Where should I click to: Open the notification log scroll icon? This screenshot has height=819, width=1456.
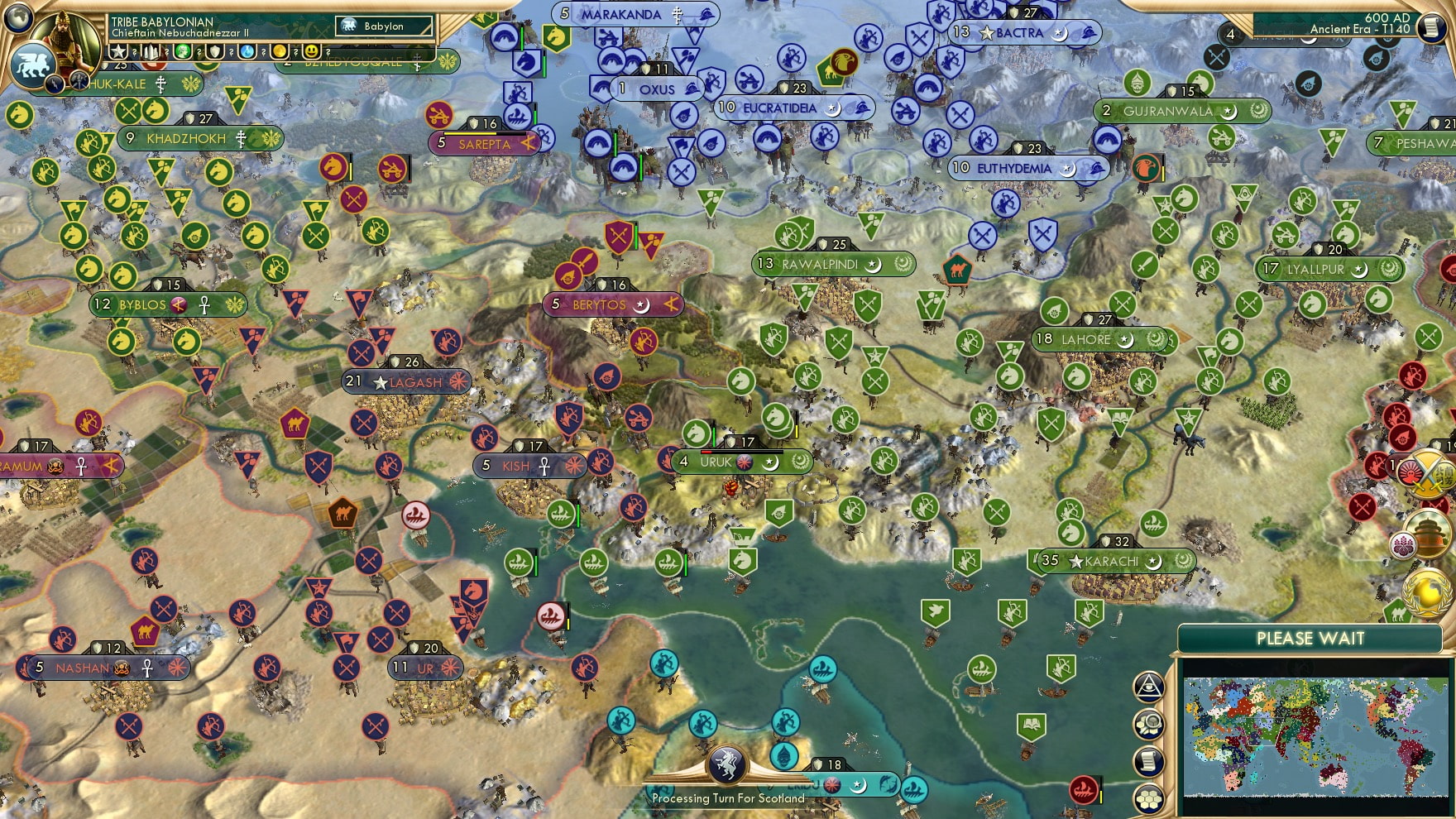(1148, 759)
